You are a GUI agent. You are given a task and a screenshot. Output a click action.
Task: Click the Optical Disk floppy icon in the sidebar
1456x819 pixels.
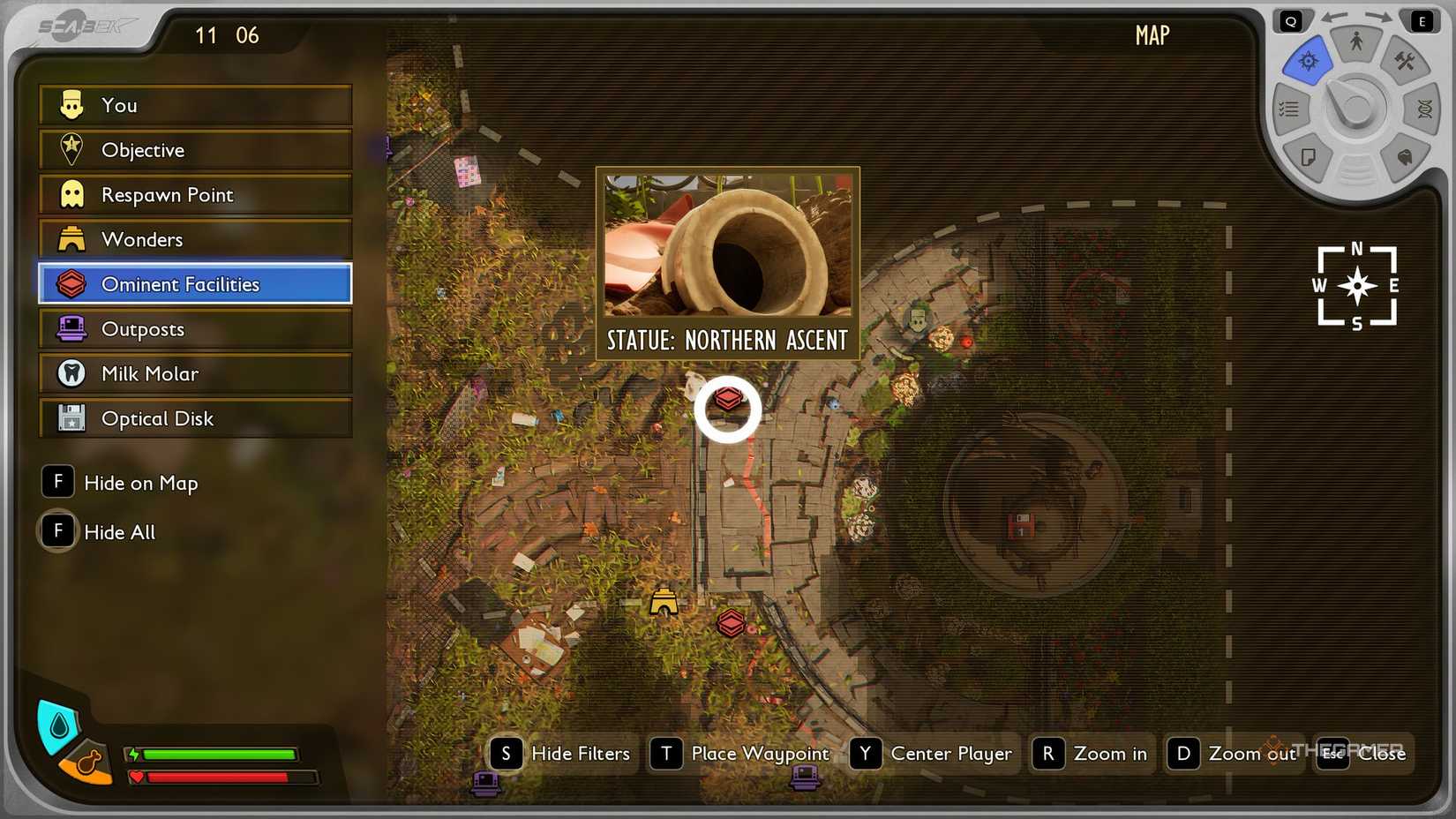tap(72, 418)
